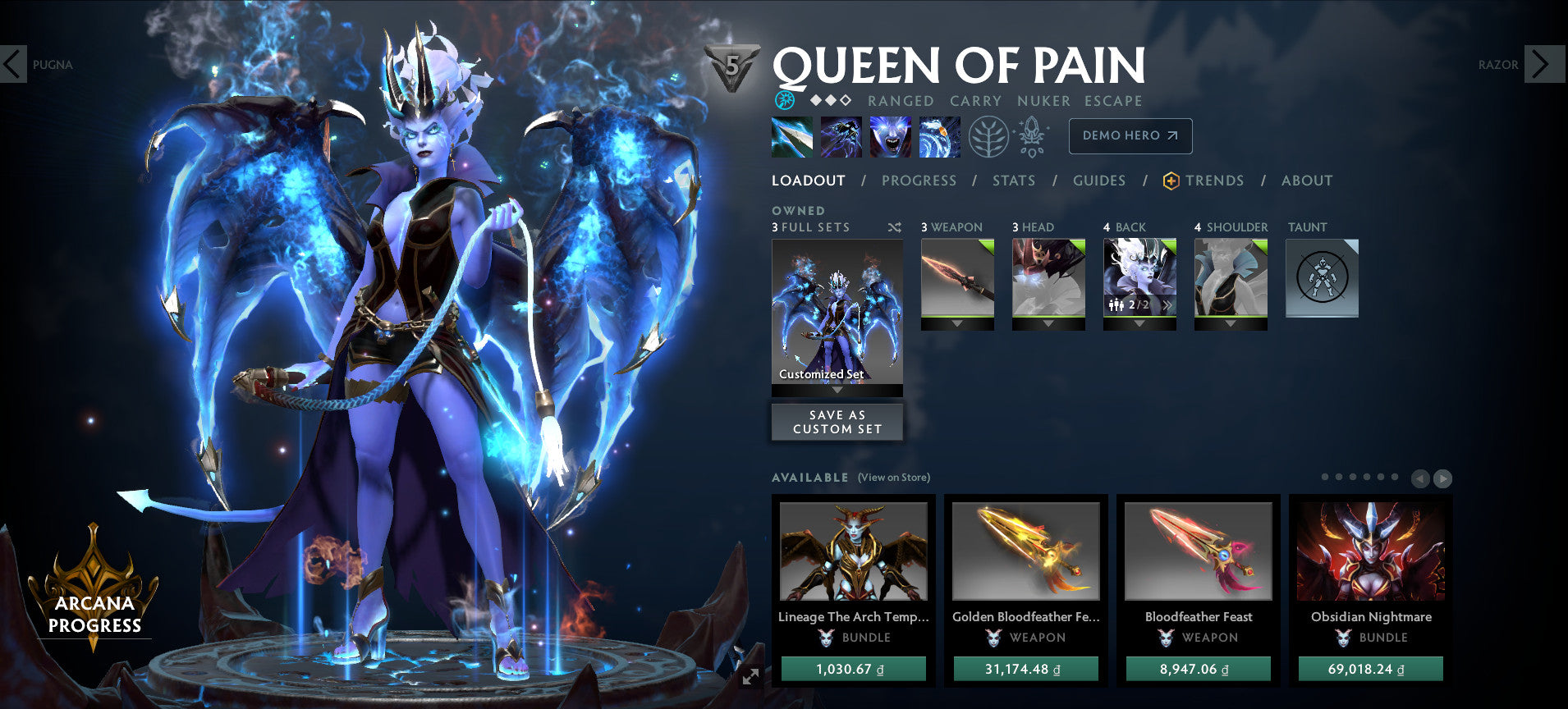The height and width of the screenshot is (709, 1568).
Task: Select the Shadow Strike ability icon
Action: tap(792, 138)
